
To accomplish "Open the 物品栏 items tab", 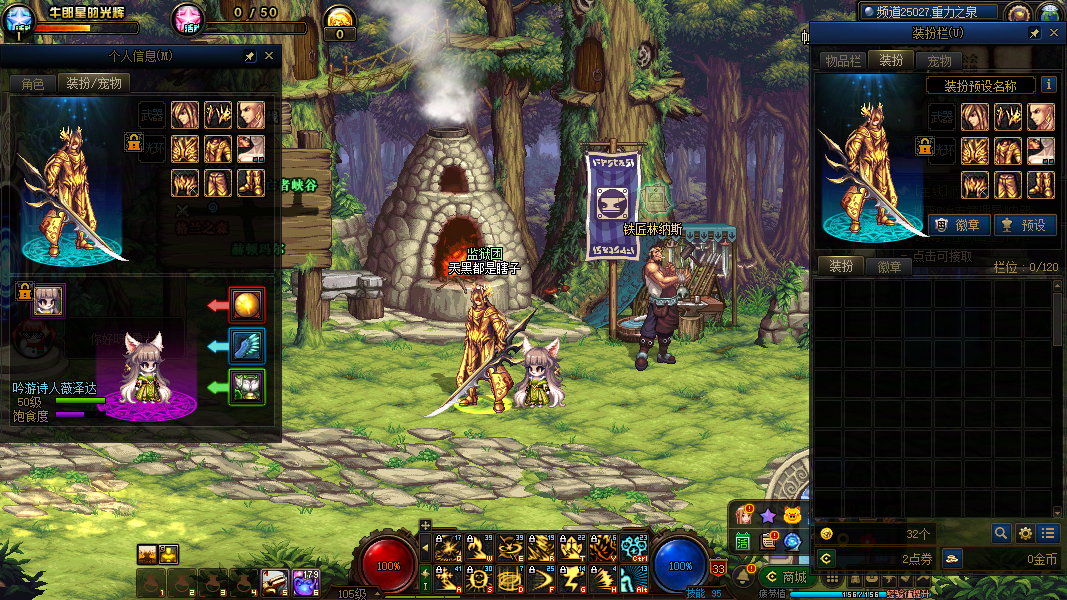I will tap(842, 61).
